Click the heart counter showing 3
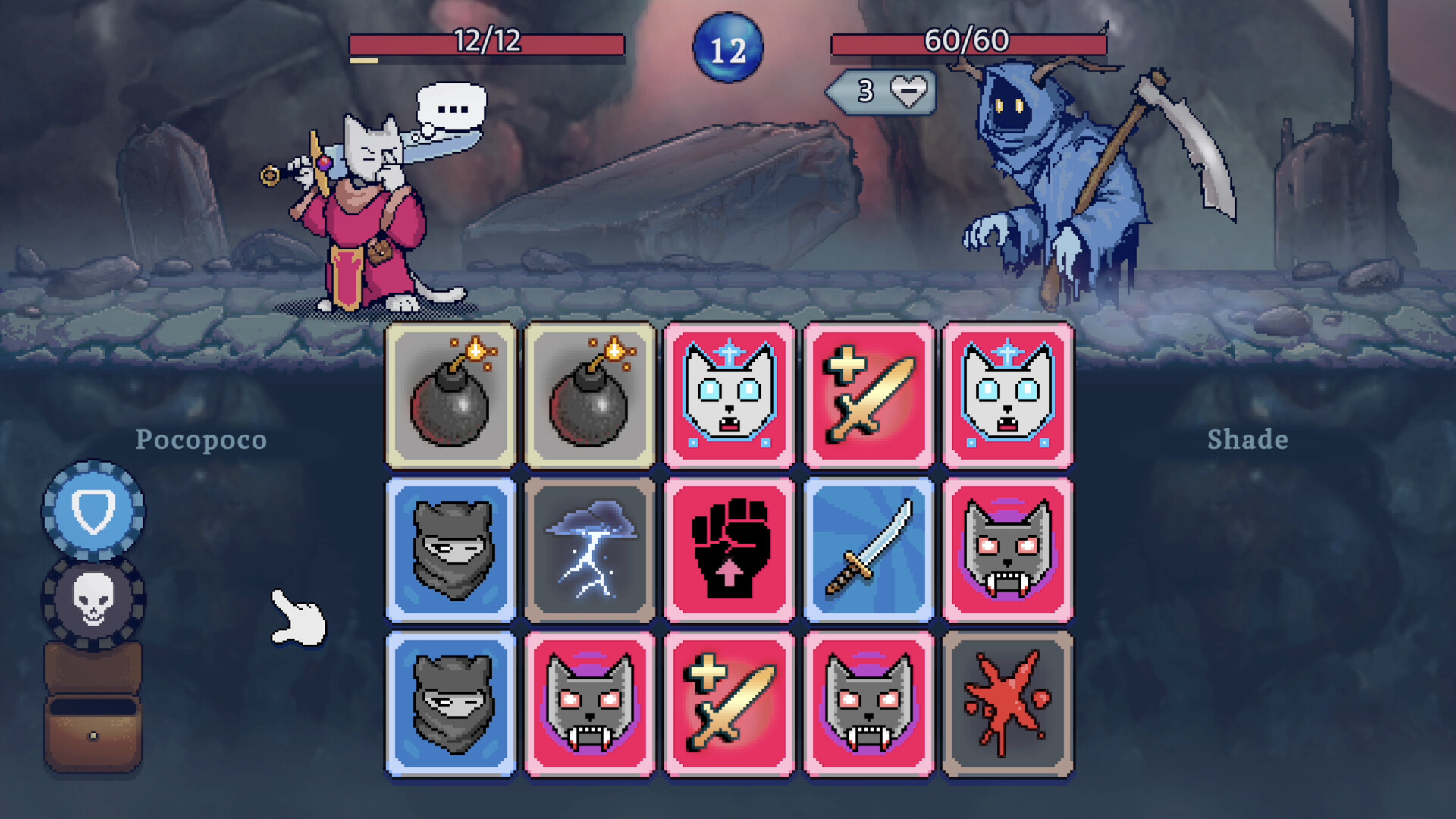This screenshot has height=819, width=1456. point(880,93)
